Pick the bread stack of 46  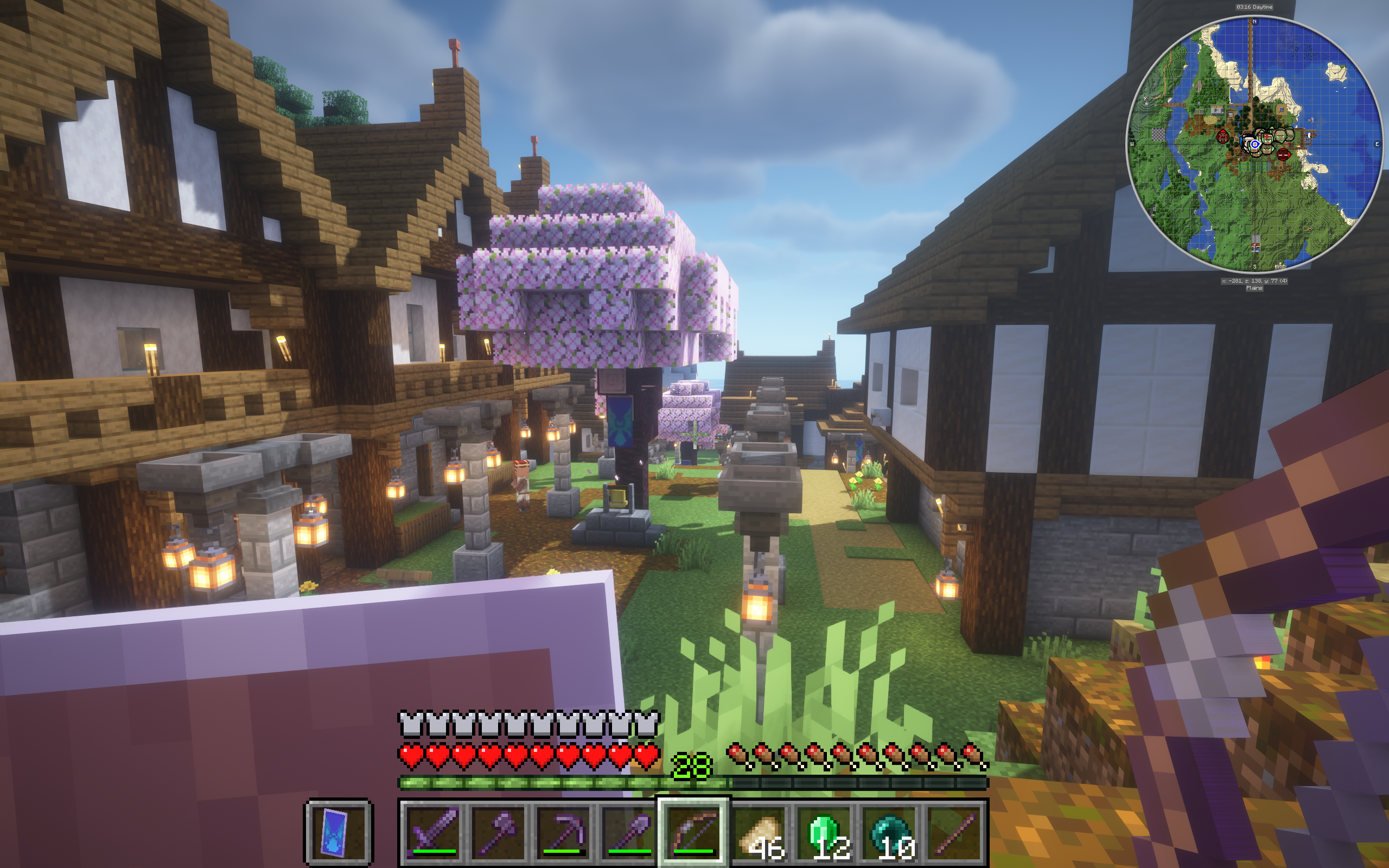759,831
